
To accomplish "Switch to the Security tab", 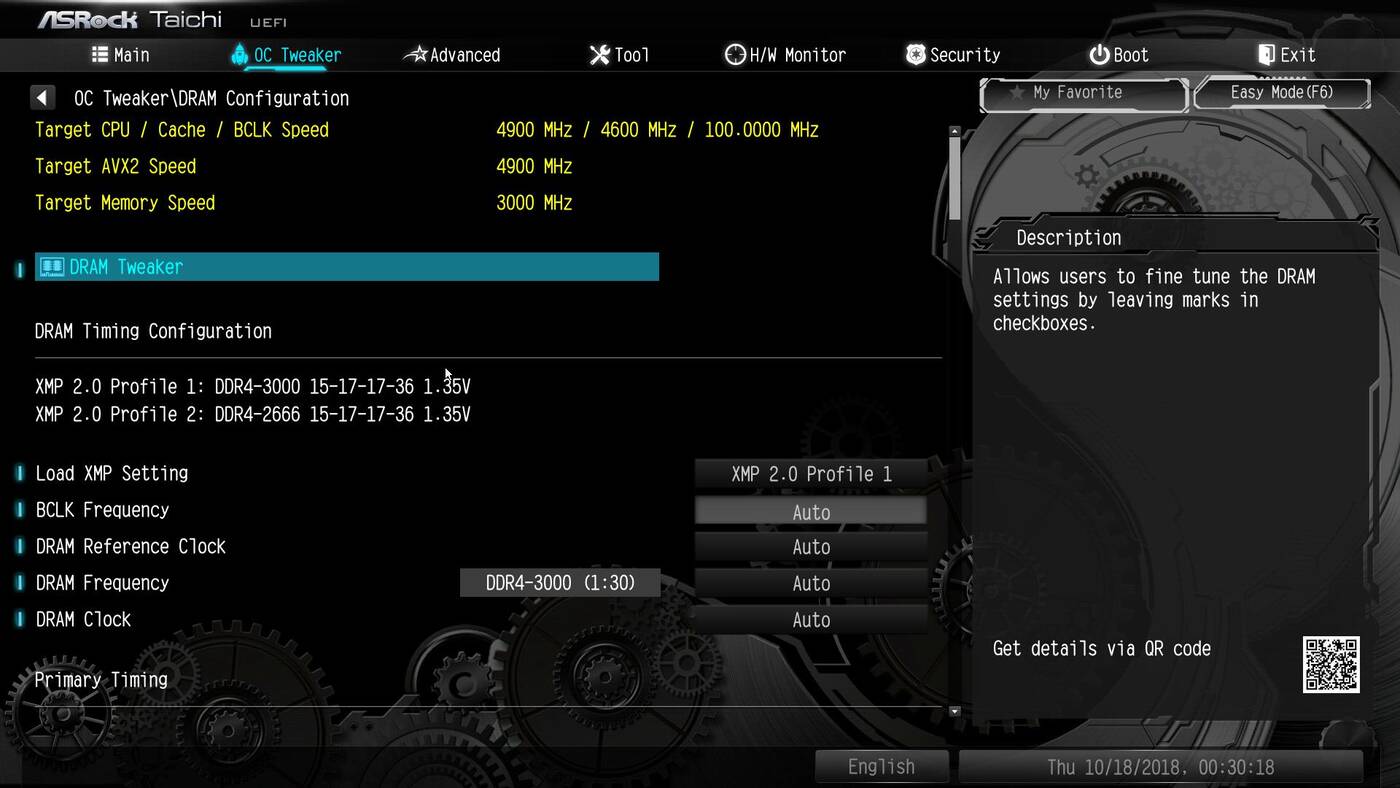I will click(952, 55).
